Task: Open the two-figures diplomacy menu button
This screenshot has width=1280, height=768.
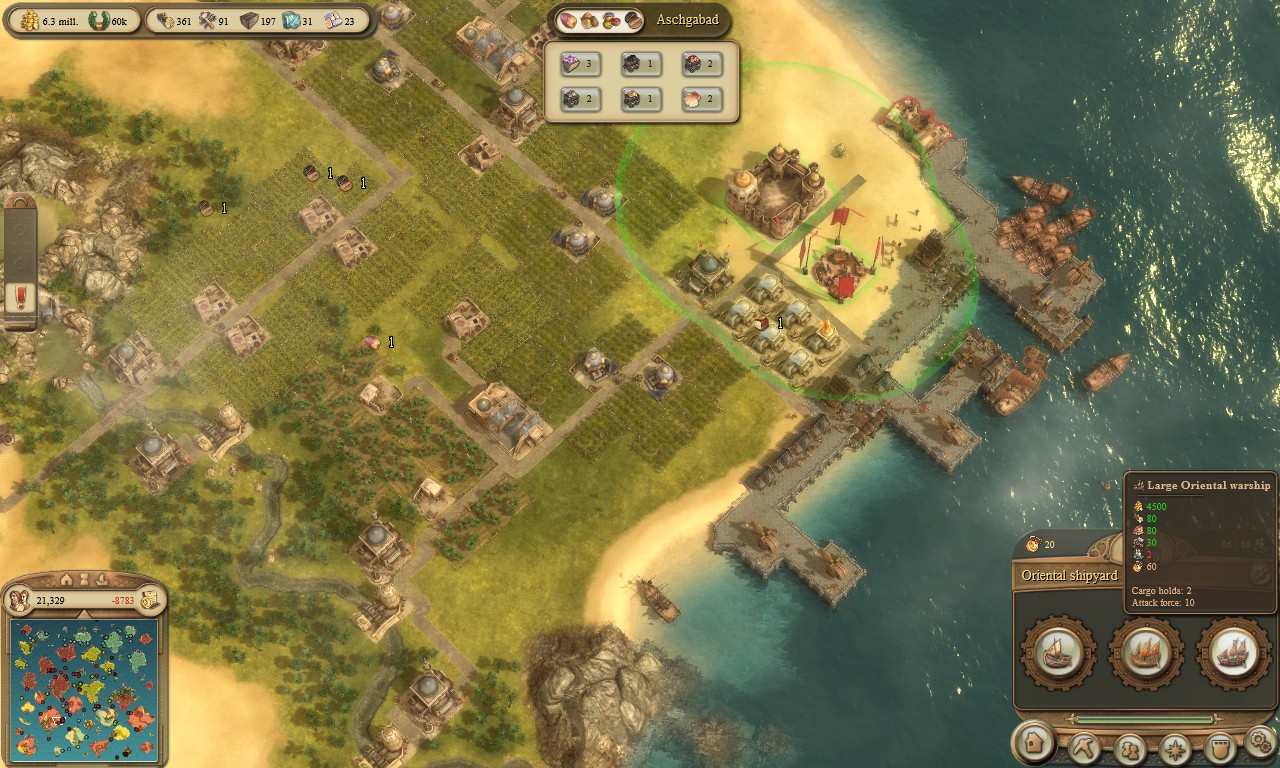Action: 1130,747
